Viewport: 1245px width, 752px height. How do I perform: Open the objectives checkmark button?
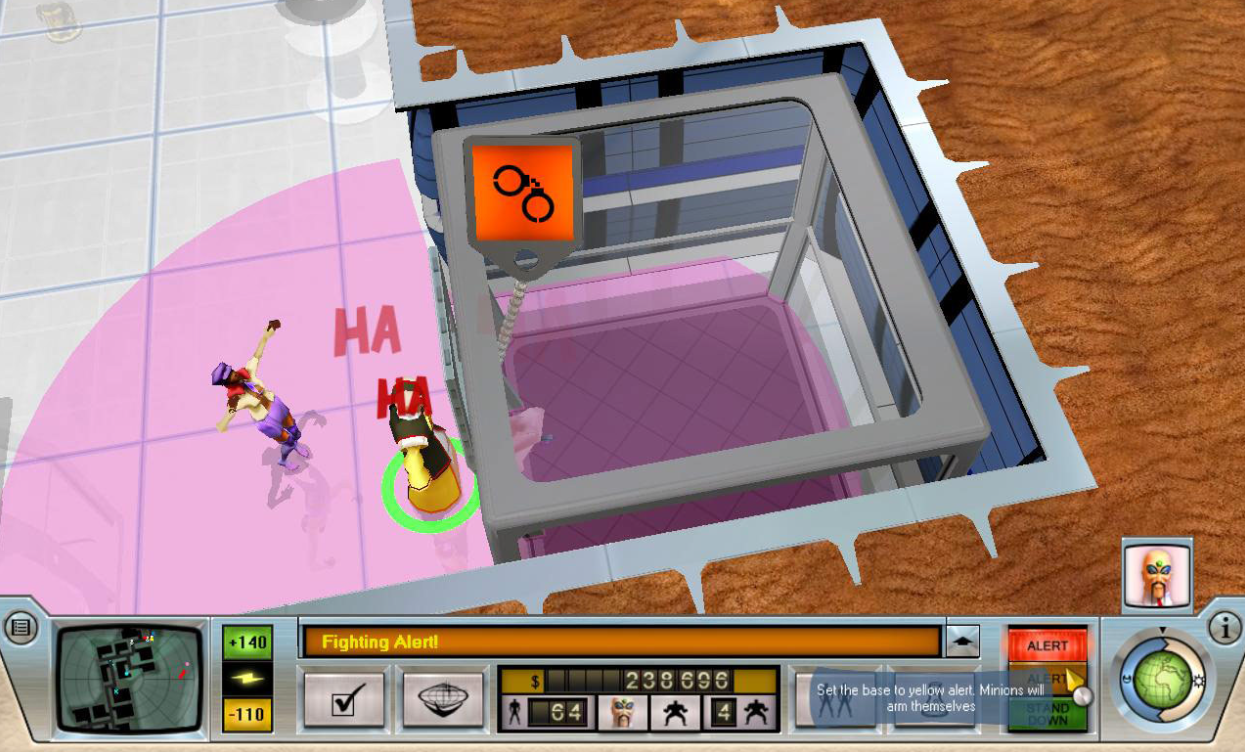click(x=344, y=696)
